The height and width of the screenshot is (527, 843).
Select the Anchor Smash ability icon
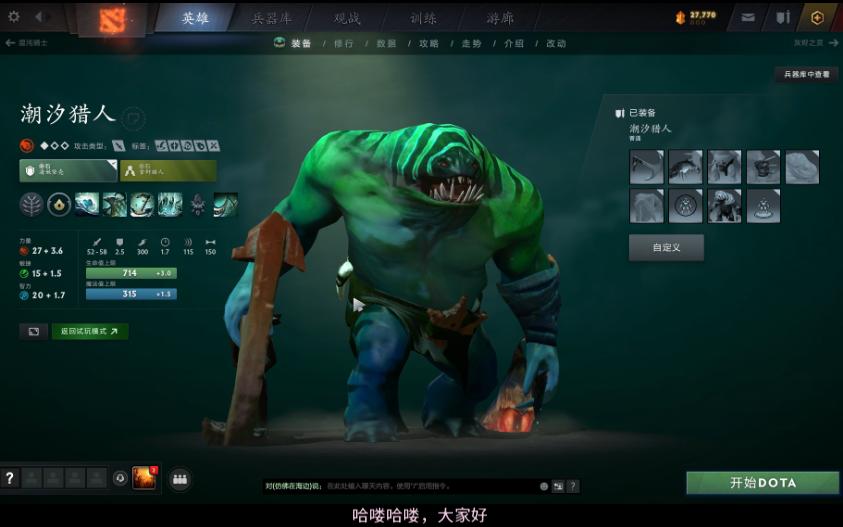click(142, 204)
